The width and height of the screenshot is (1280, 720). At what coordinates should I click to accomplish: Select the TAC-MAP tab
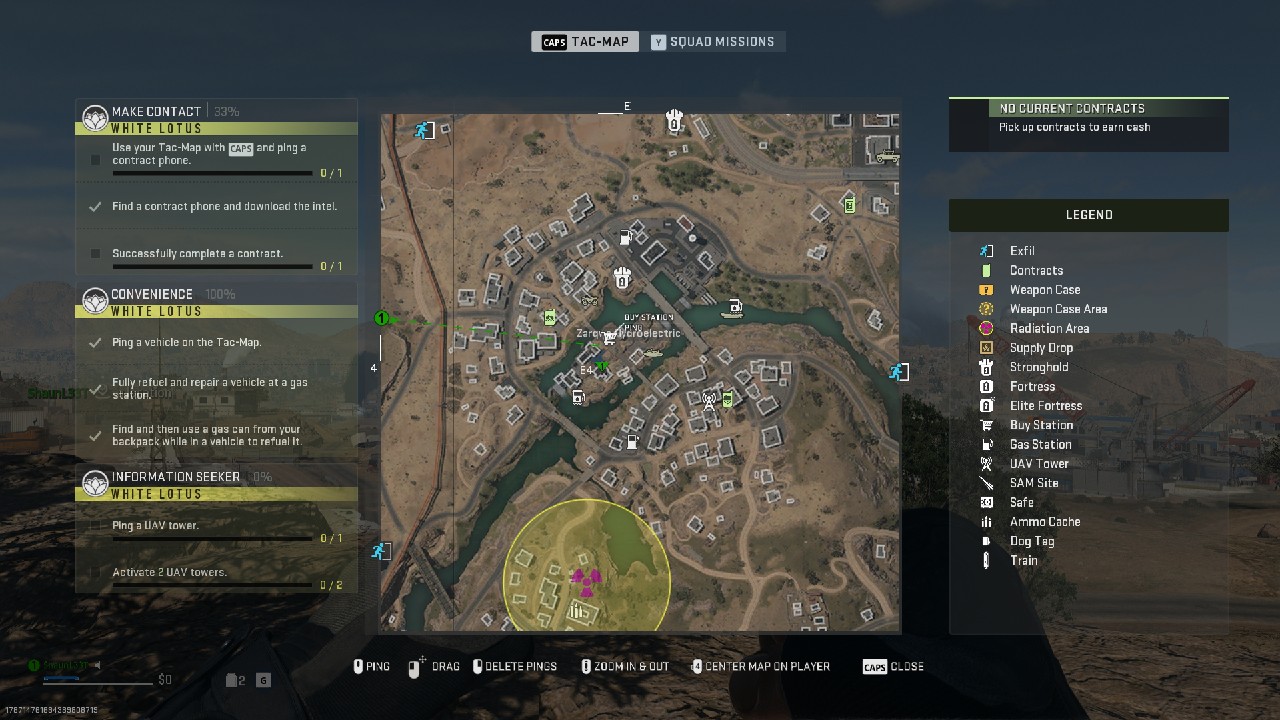click(584, 41)
